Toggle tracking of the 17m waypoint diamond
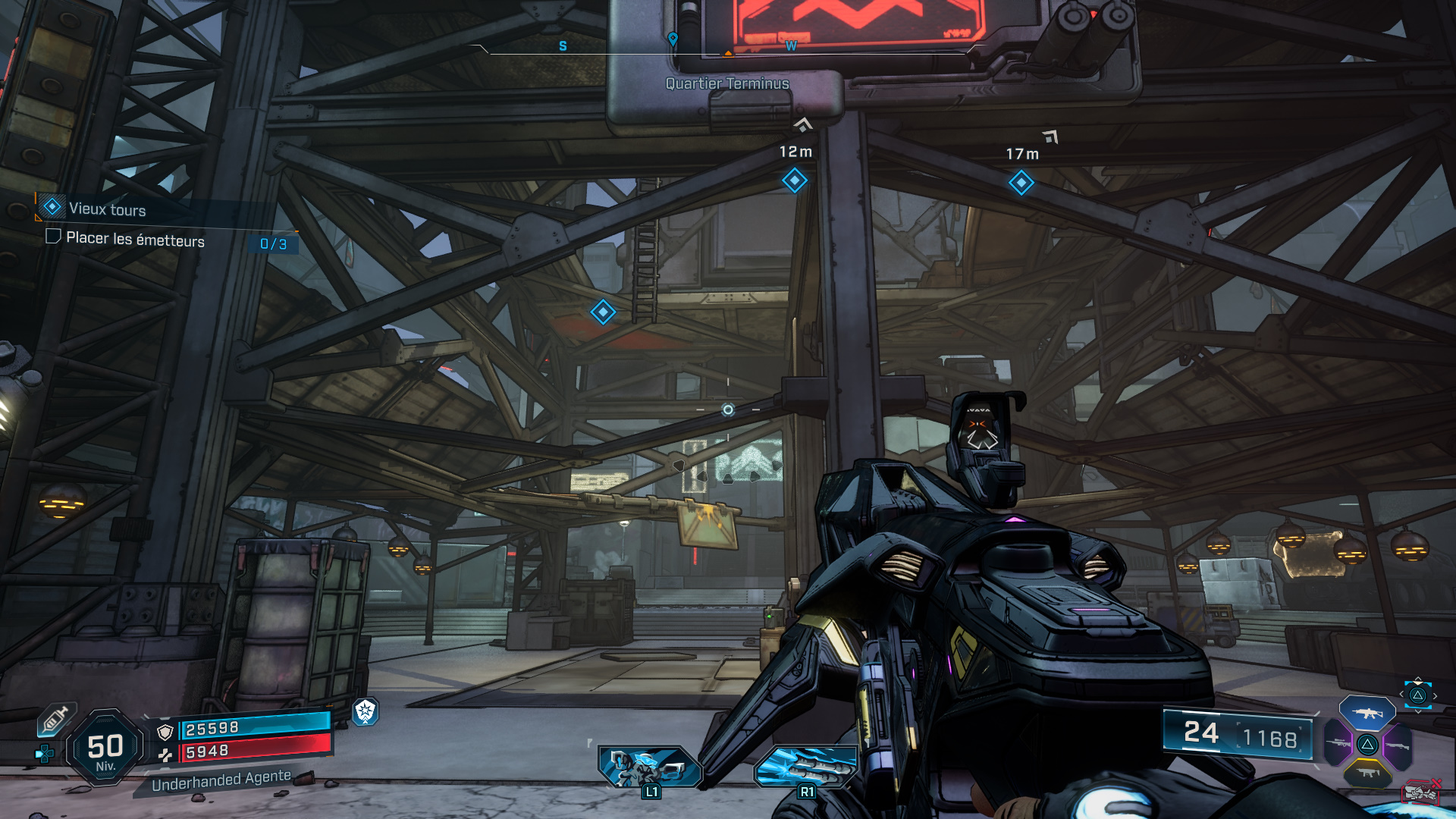This screenshot has height=819, width=1456. [x=1021, y=182]
